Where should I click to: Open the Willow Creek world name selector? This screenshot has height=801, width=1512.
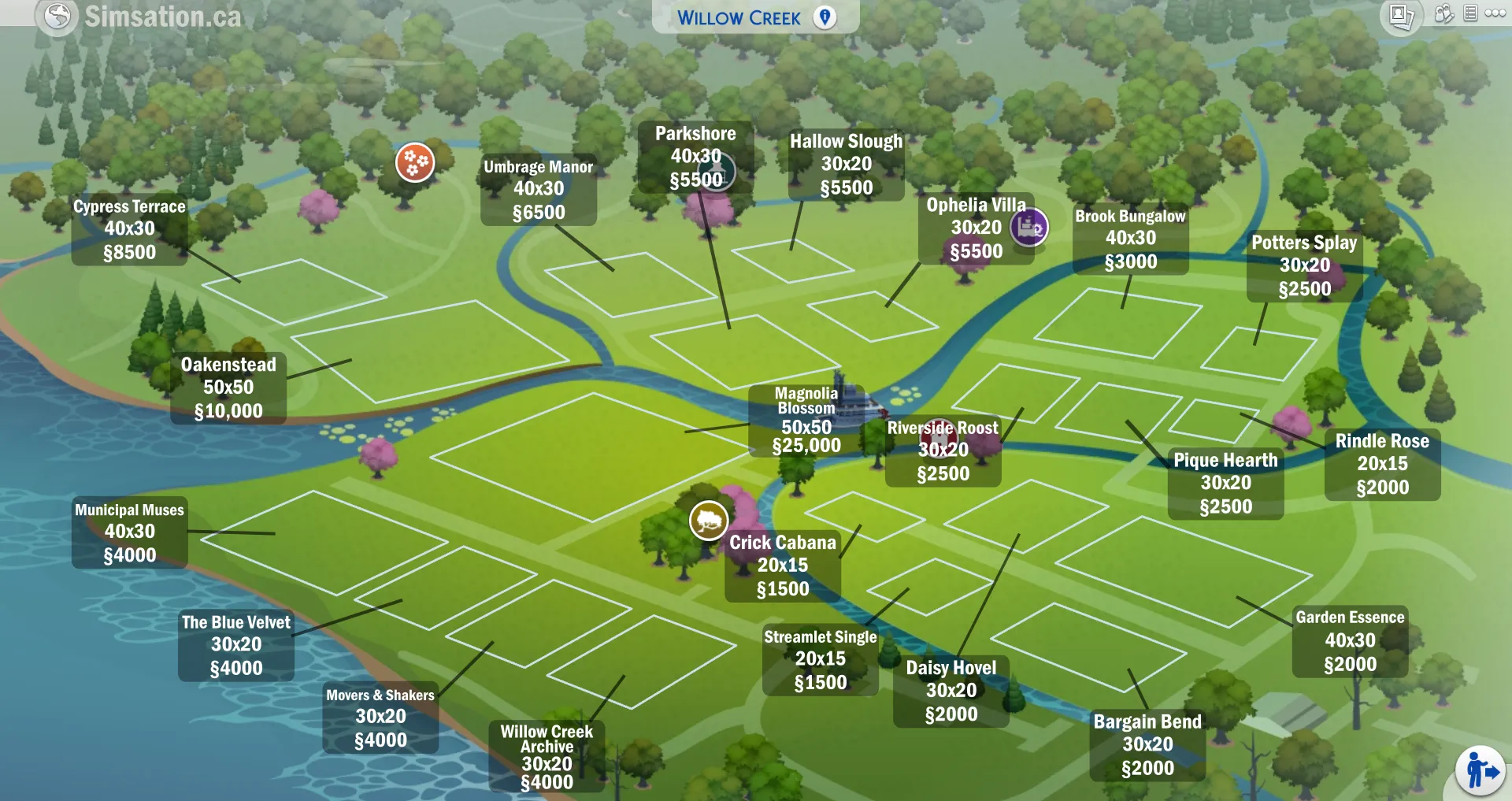(x=739, y=17)
